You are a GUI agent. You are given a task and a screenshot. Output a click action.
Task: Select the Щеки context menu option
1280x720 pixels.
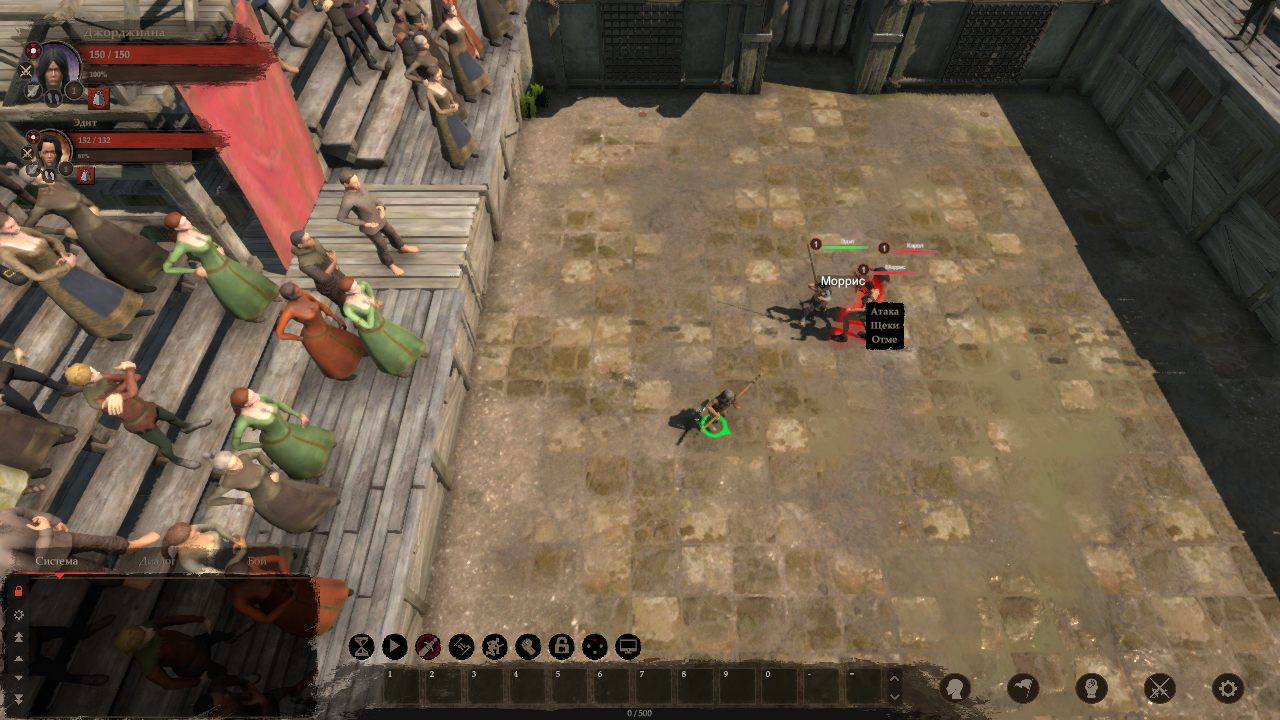[885, 326]
